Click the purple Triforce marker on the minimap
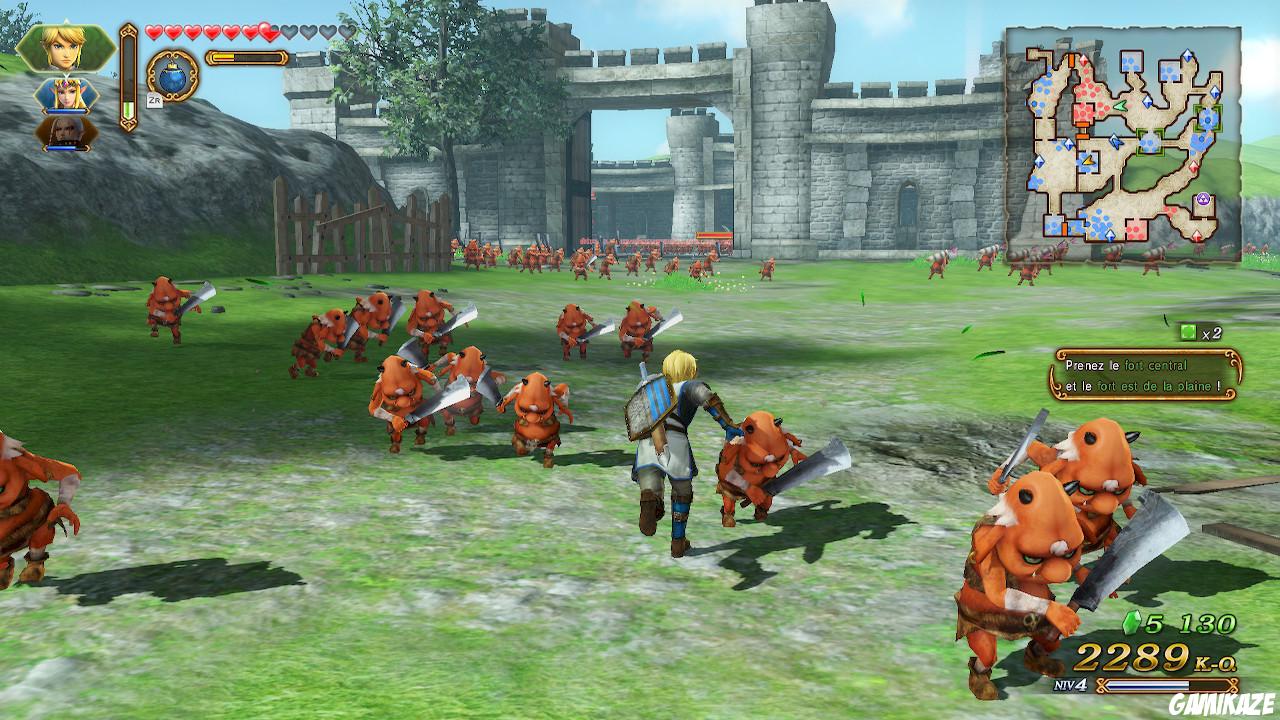 tap(1203, 200)
